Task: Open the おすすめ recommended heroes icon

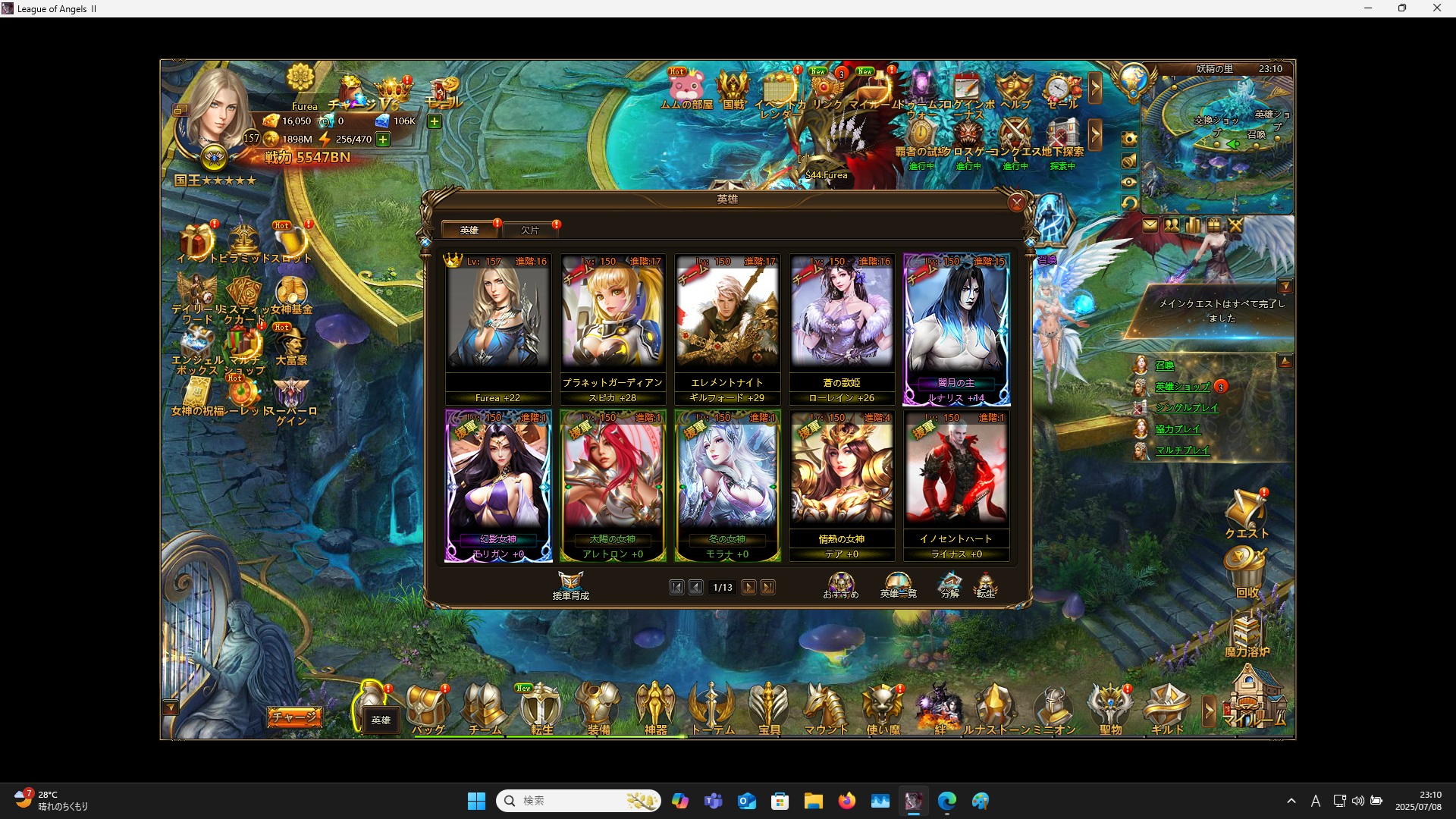Action: (840, 582)
